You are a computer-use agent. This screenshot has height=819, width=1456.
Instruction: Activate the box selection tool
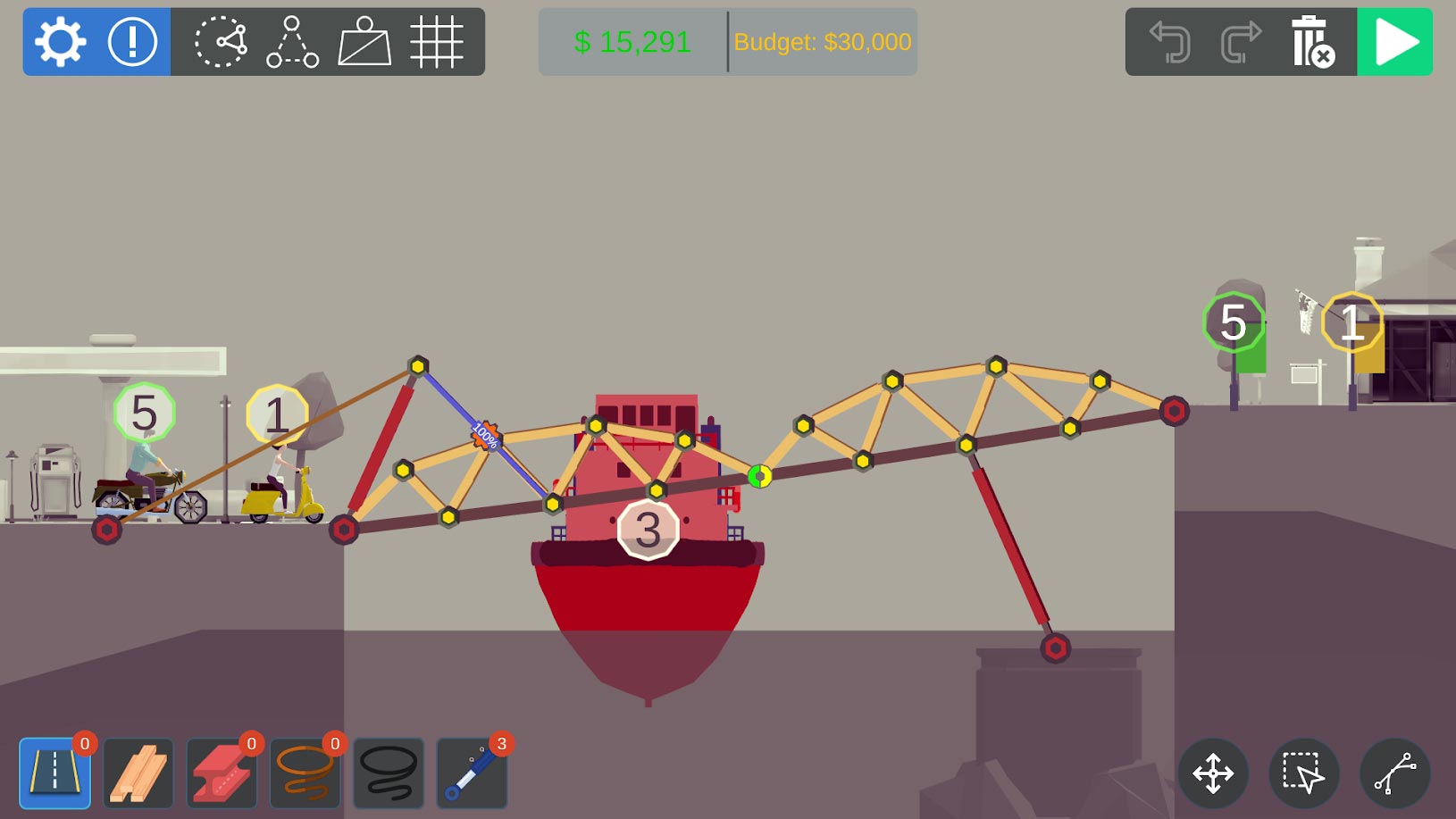coord(1303,773)
